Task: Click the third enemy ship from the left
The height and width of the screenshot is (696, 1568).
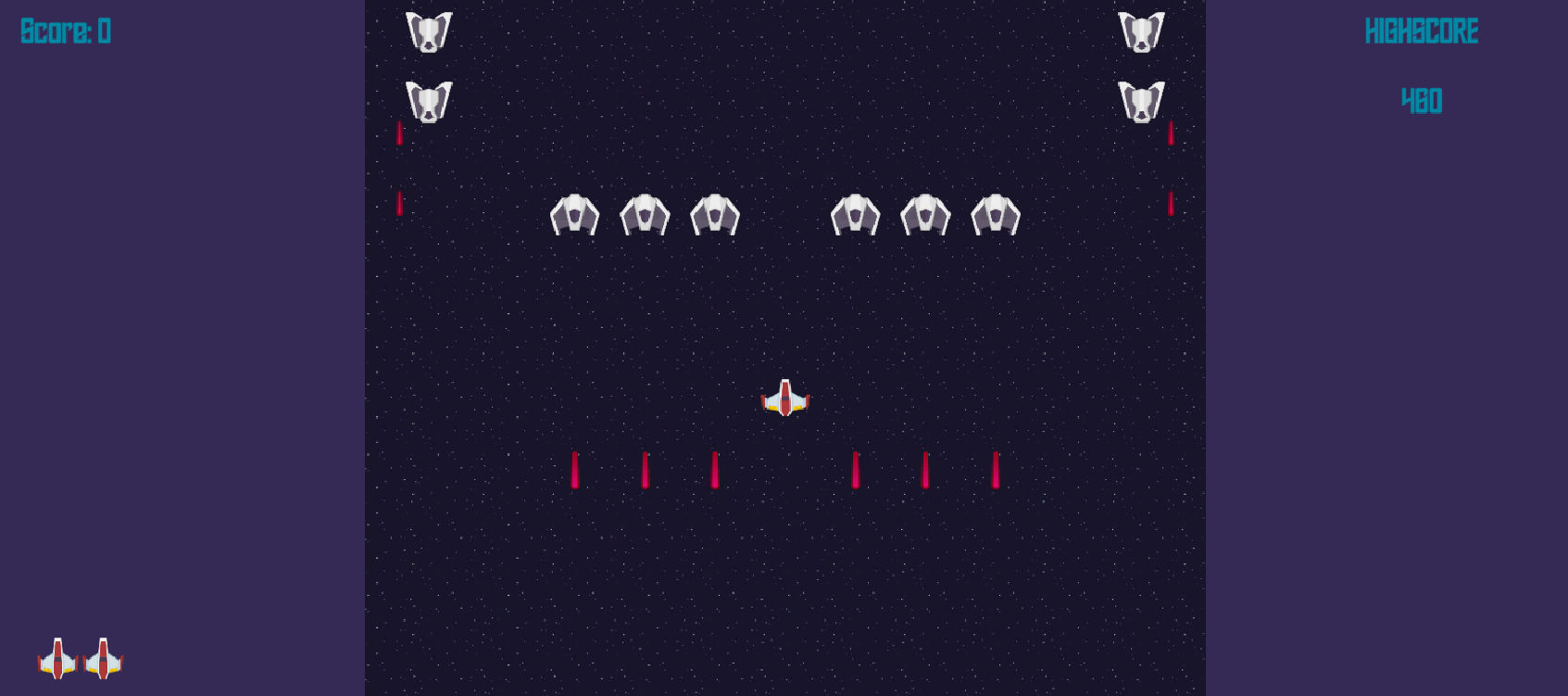Action: point(716,215)
